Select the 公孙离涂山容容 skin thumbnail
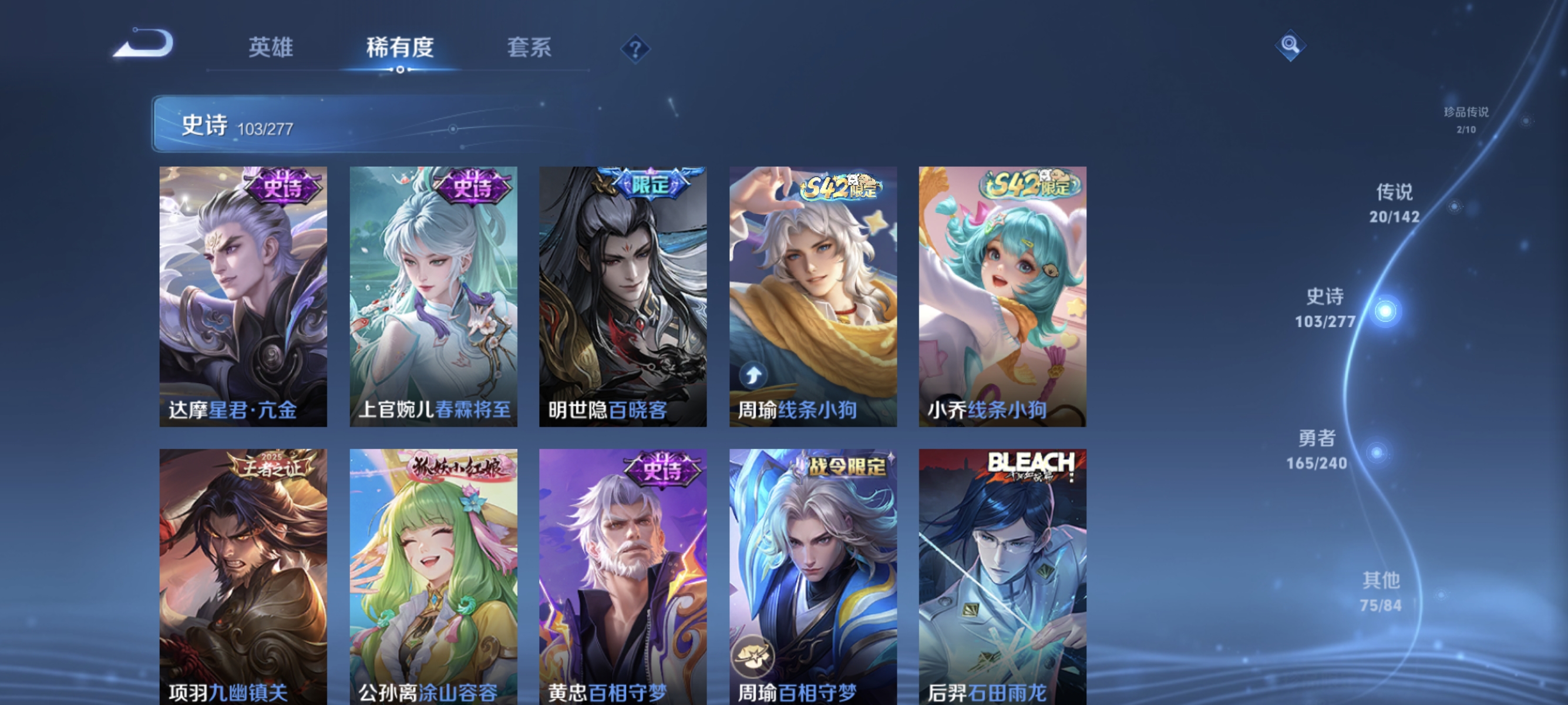The width and height of the screenshot is (1568, 705). point(433,572)
